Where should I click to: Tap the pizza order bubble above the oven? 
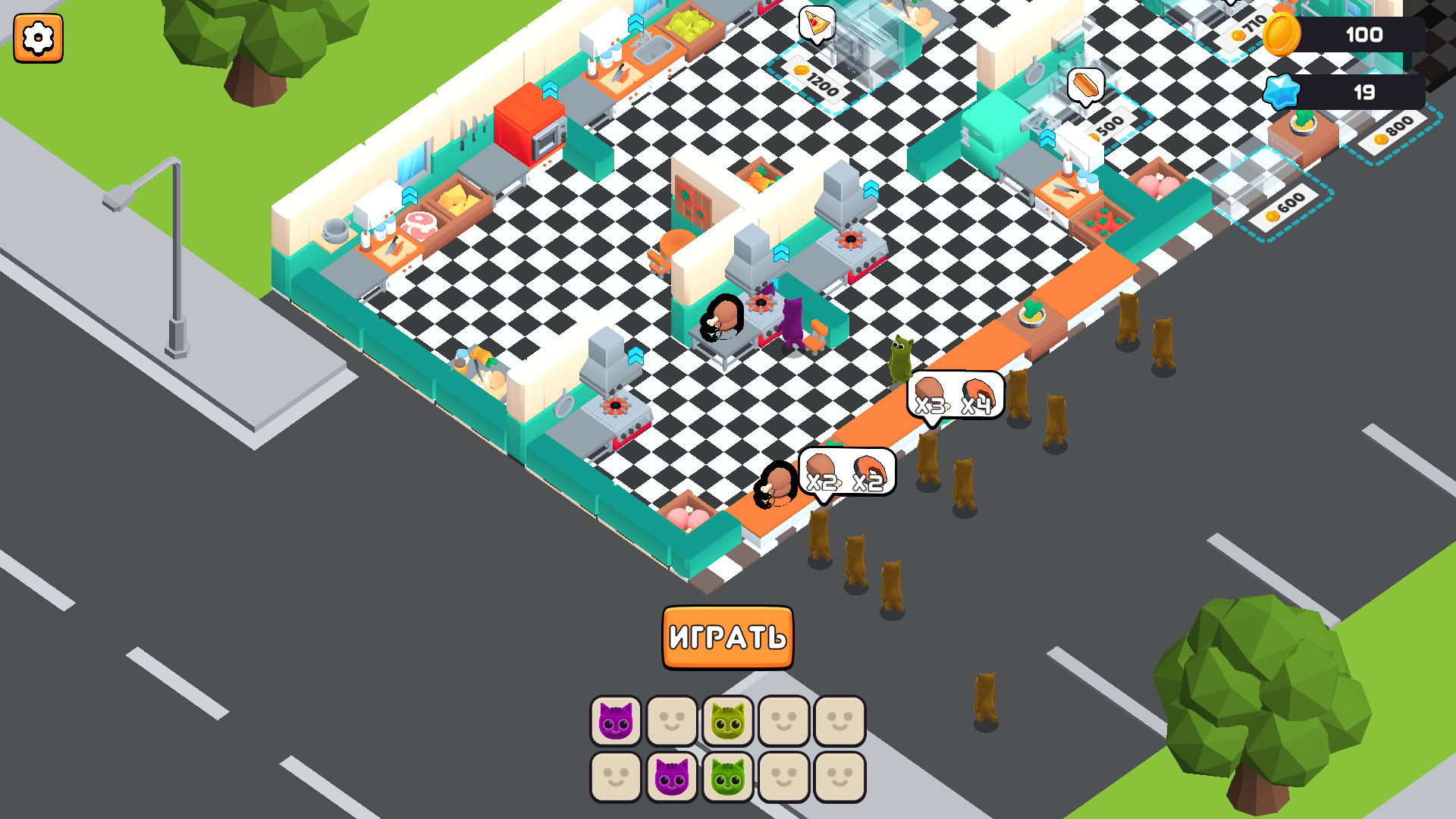(816, 23)
